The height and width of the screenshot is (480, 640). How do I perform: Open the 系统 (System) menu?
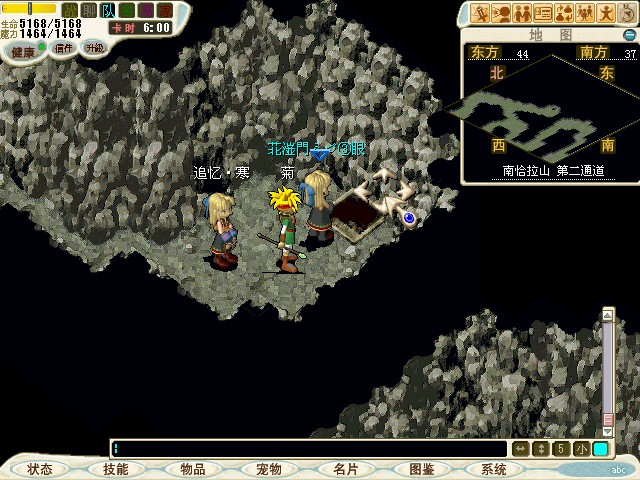click(494, 469)
